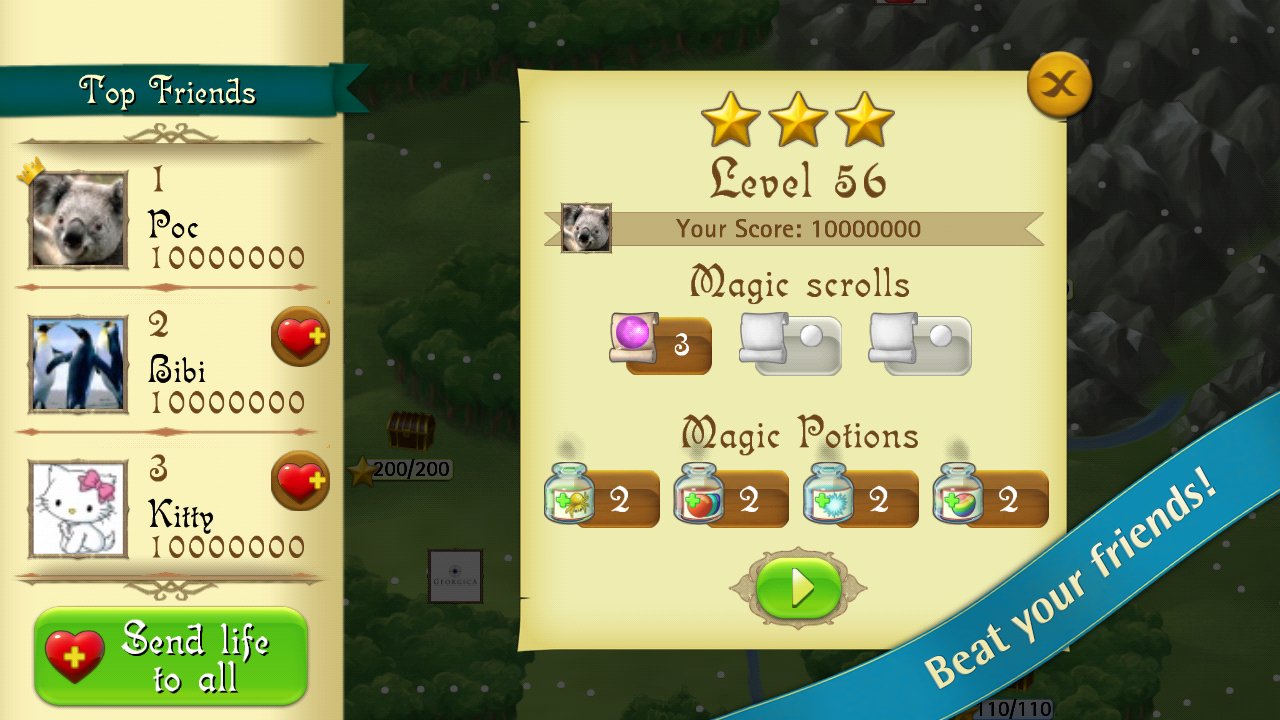
Task: Click the crown above Poc's avatar
Action: point(33,169)
